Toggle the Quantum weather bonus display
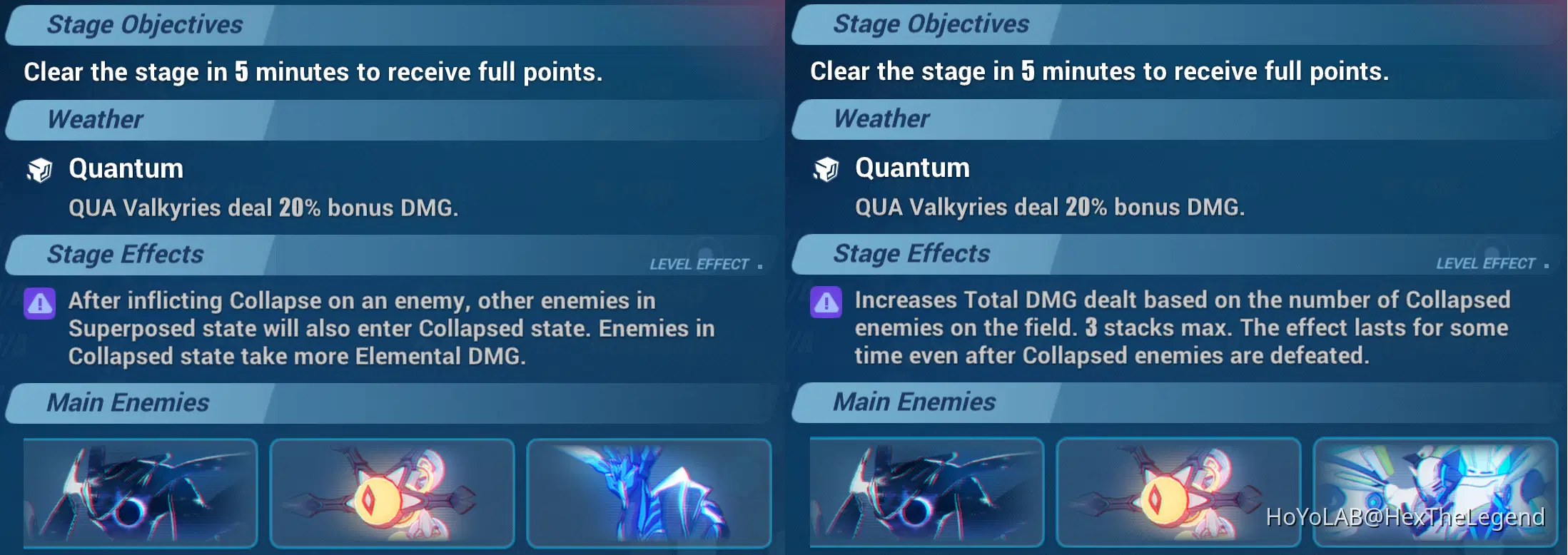Image resolution: width=1568 pixels, height=555 pixels. pyautogui.click(x=264, y=208)
